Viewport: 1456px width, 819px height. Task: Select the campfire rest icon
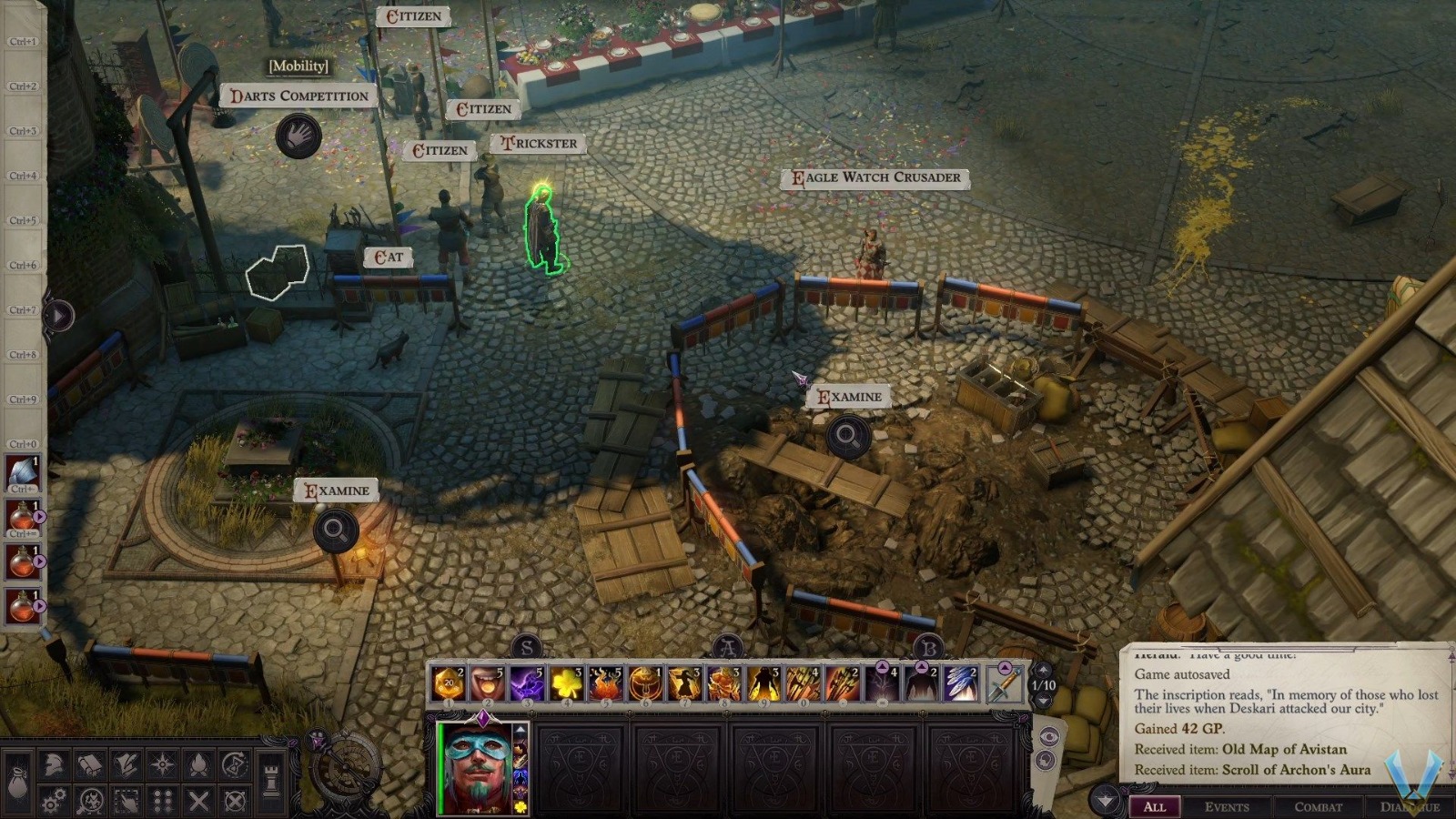tap(199, 763)
